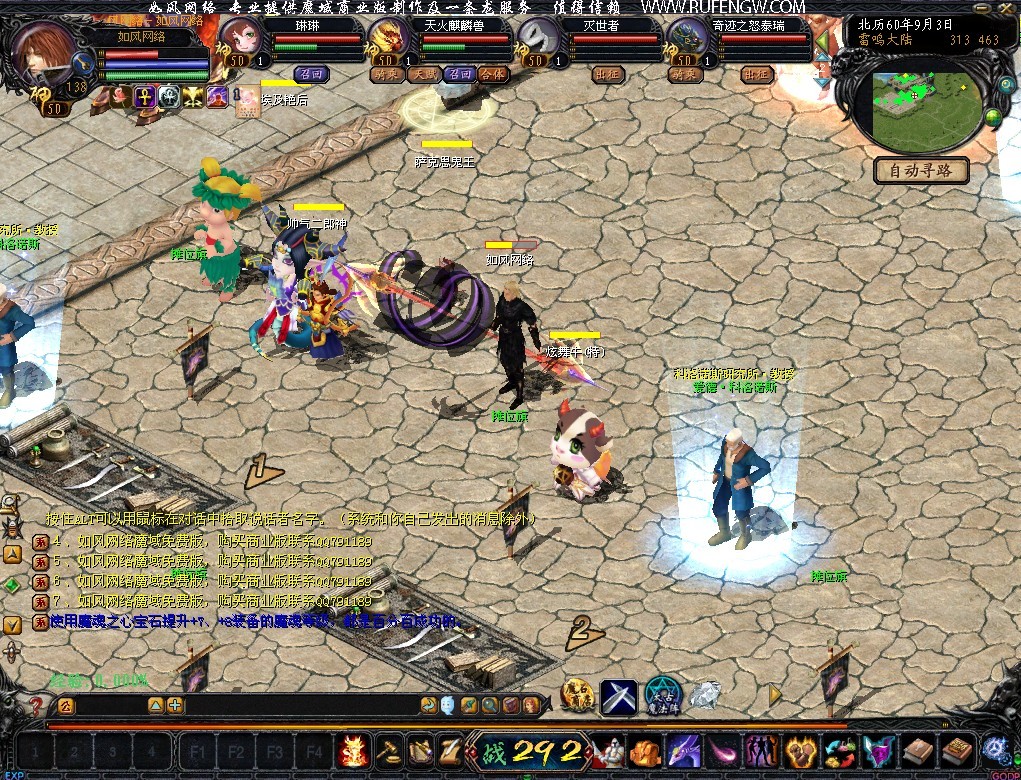1021x780 pixels.
Task: Click 出征 under pet 灭世者
Action: 607,74
